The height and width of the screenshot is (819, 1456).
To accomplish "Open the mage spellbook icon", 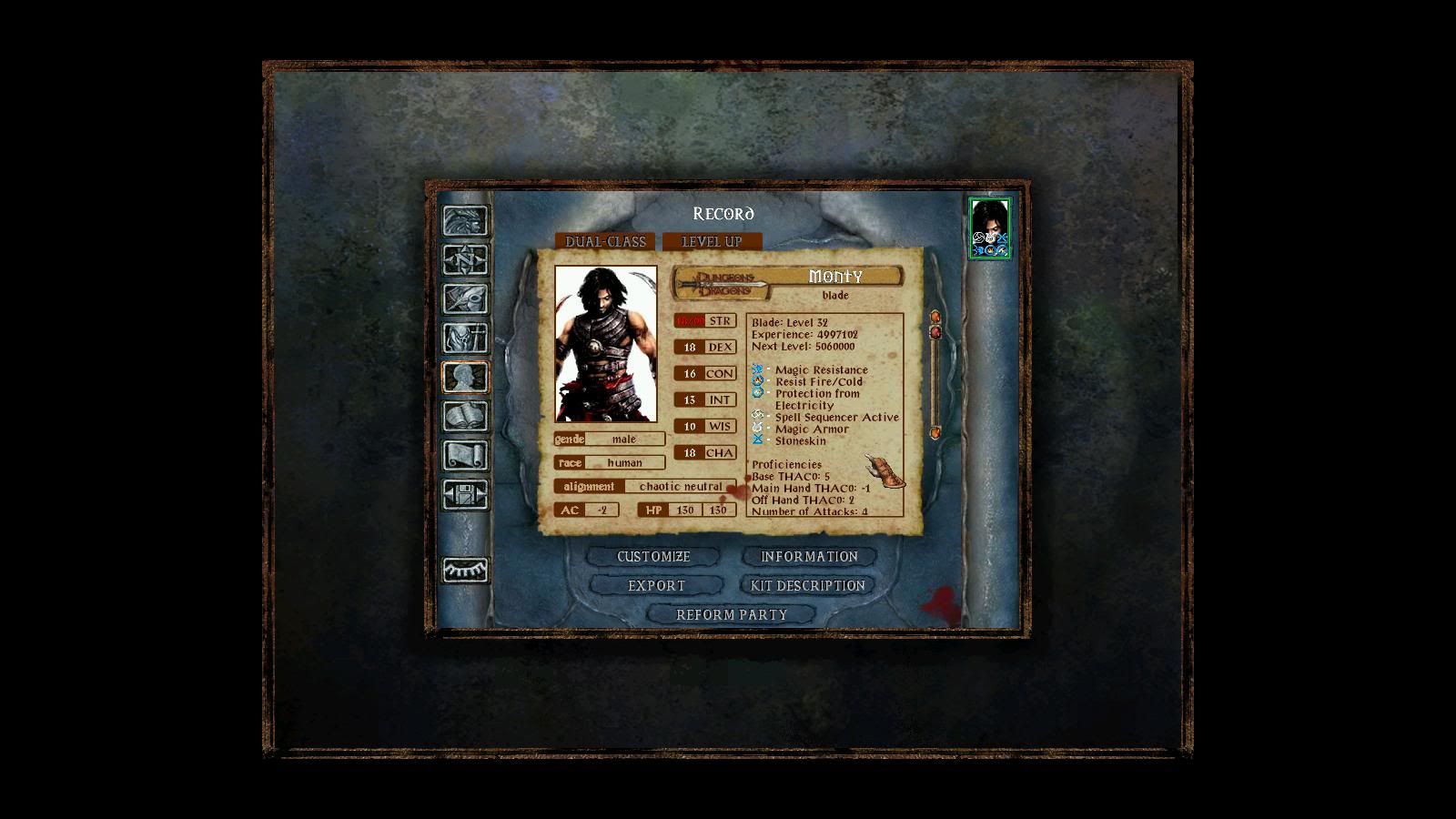I will (x=465, y=416).
